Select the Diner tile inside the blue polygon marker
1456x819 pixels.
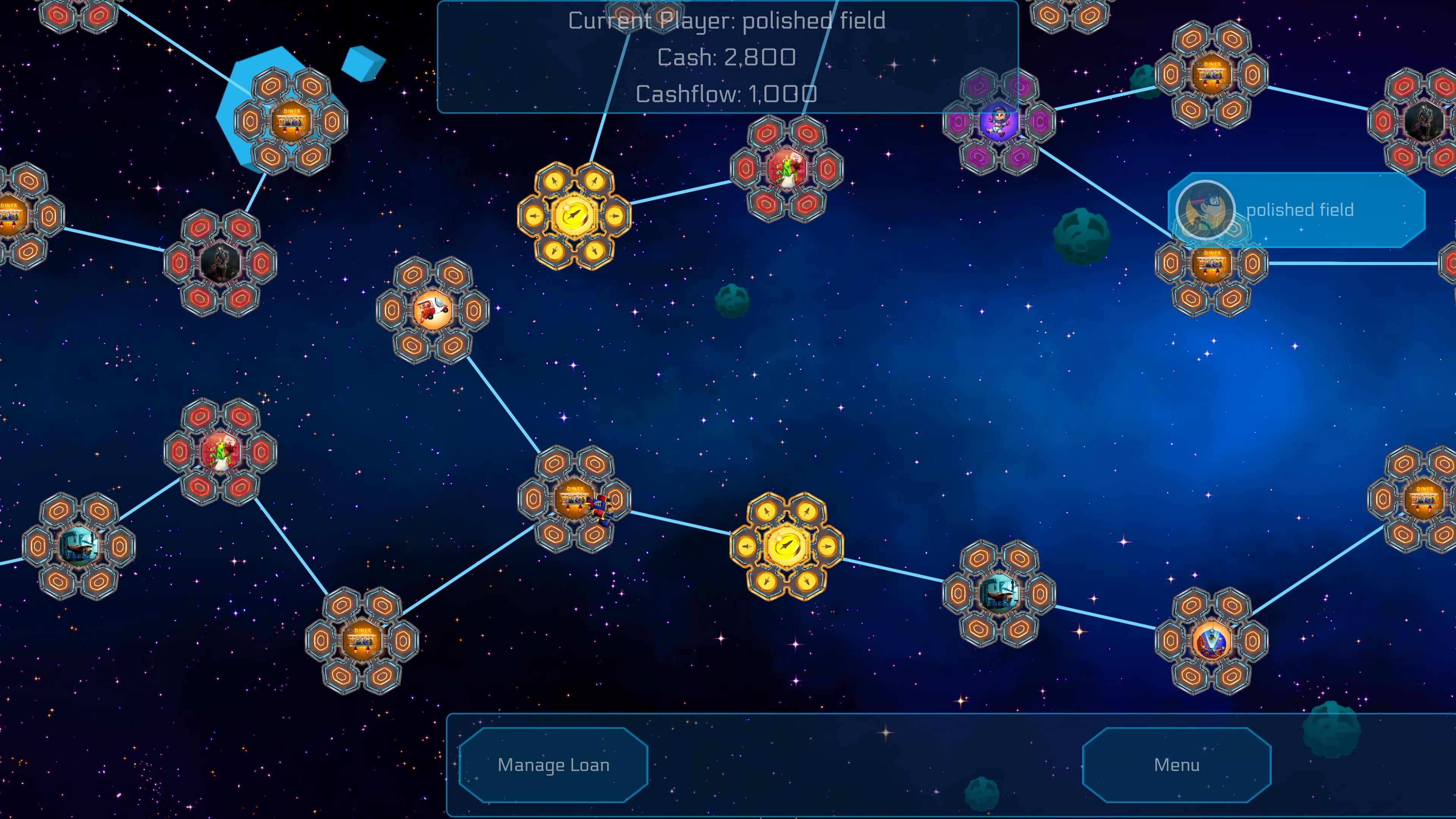[x=292, y=121]
